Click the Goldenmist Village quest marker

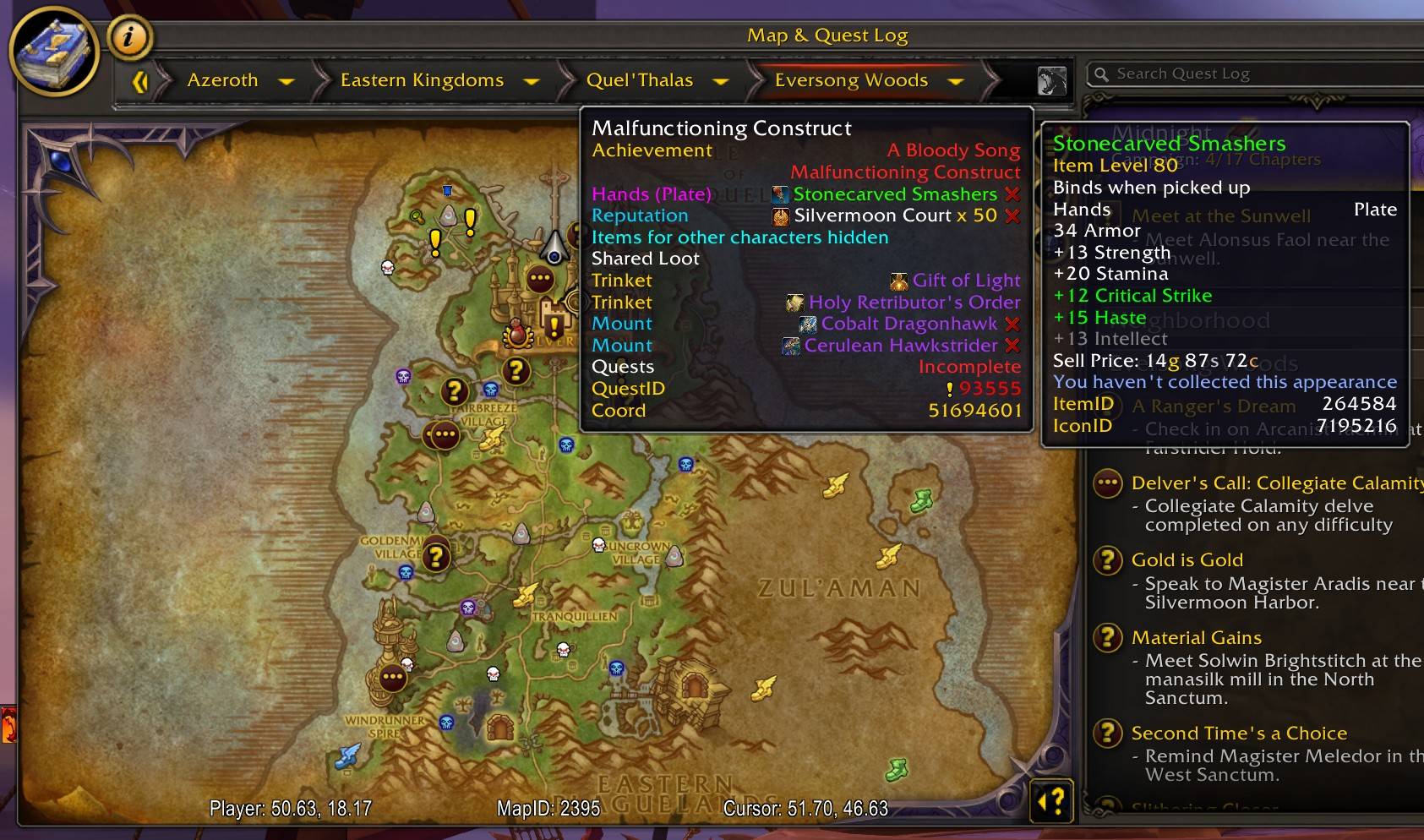pyautogui.click(x=436, y=556)
